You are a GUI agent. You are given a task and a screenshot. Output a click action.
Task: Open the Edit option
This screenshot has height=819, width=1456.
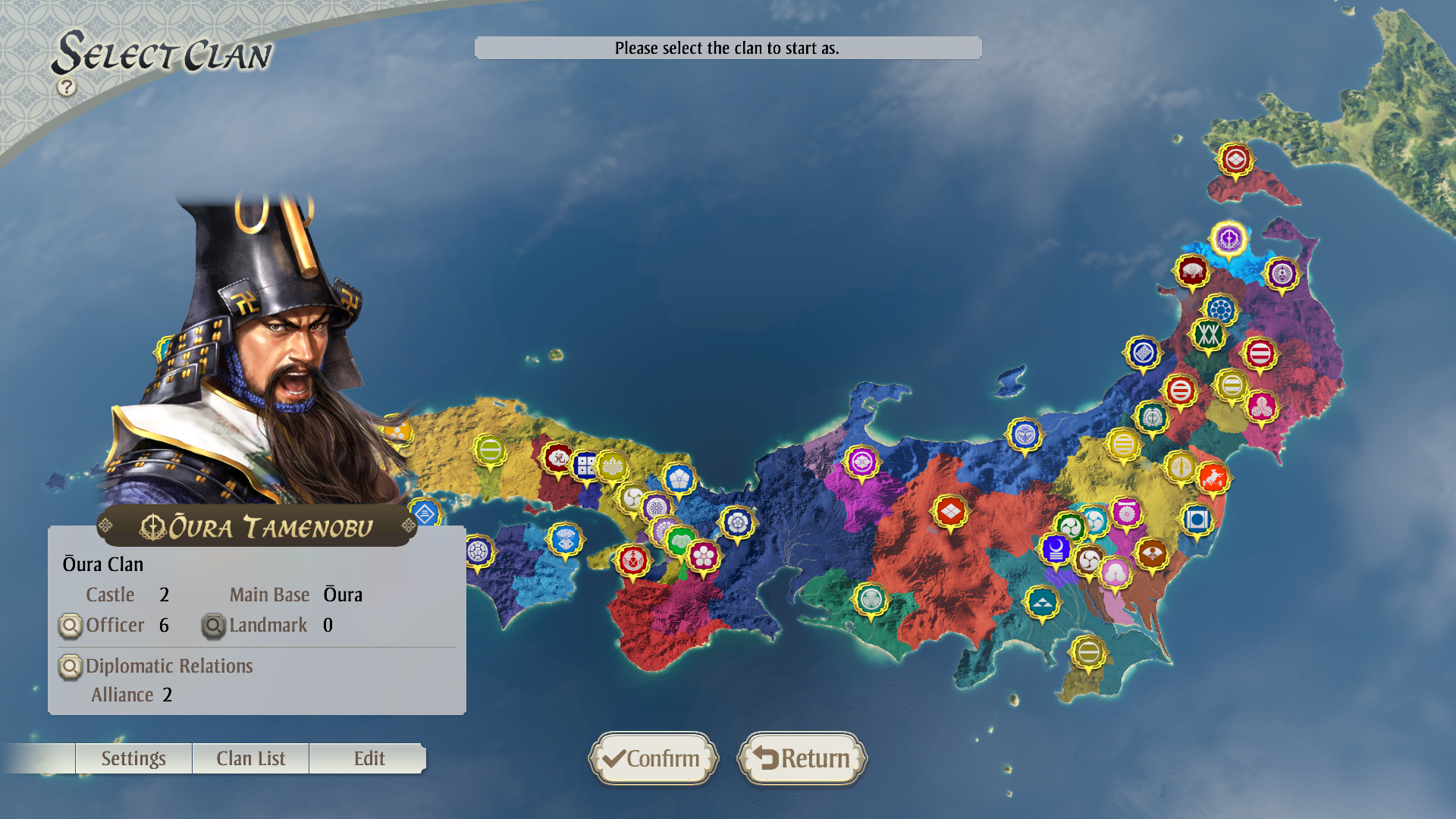point(369,758)
